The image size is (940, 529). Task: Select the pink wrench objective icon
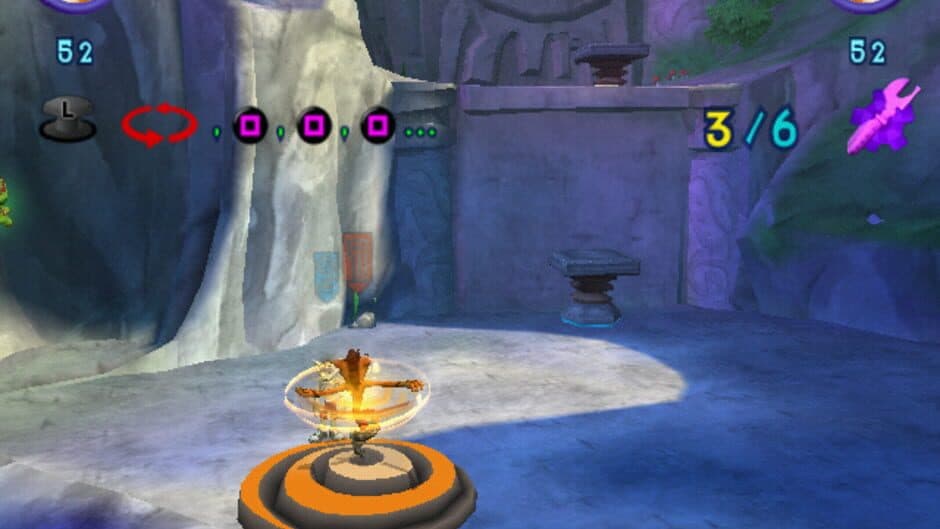(x=883, y=118)
